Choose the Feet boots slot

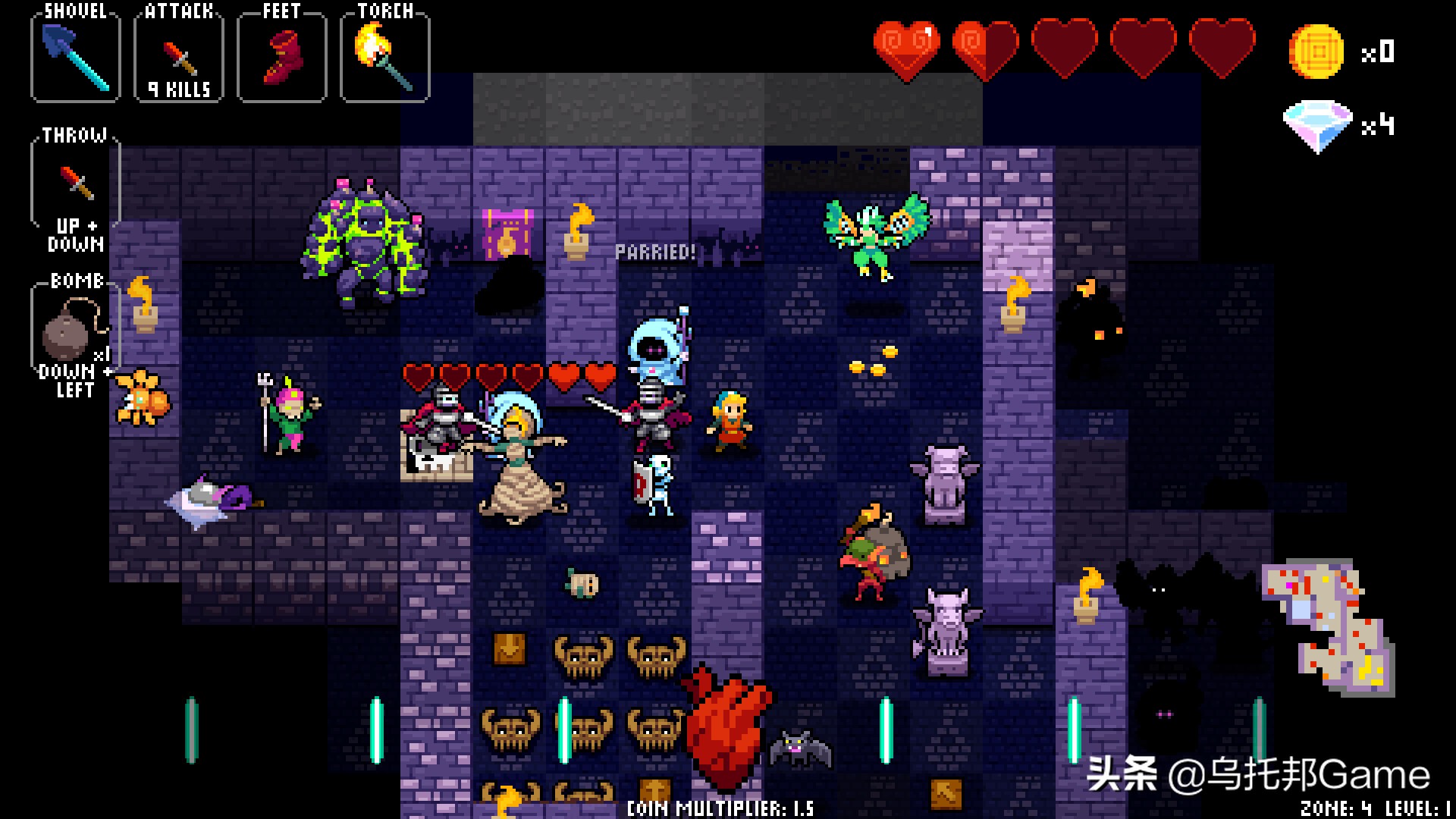tap(282, 57)
